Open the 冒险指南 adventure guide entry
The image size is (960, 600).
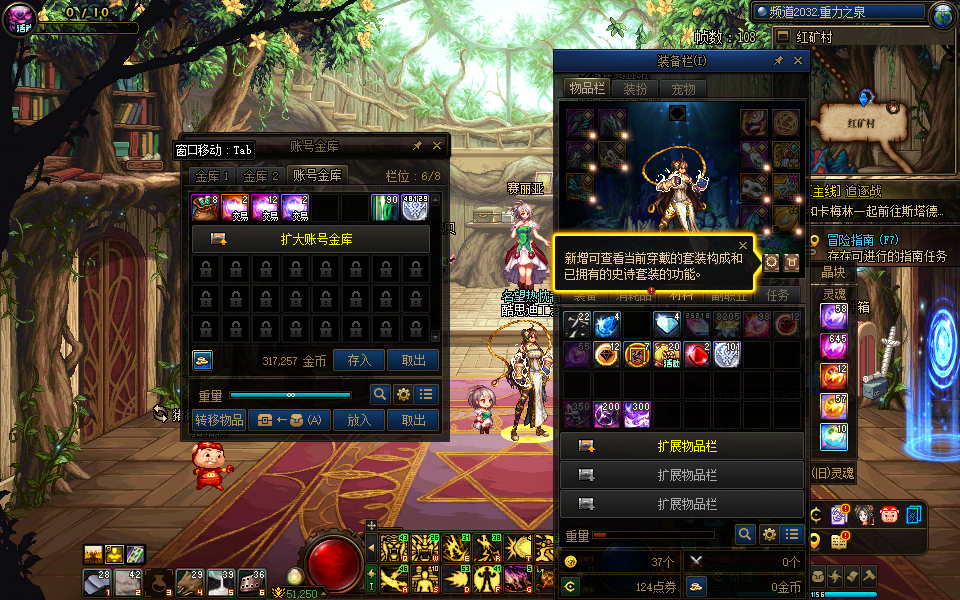865,240
